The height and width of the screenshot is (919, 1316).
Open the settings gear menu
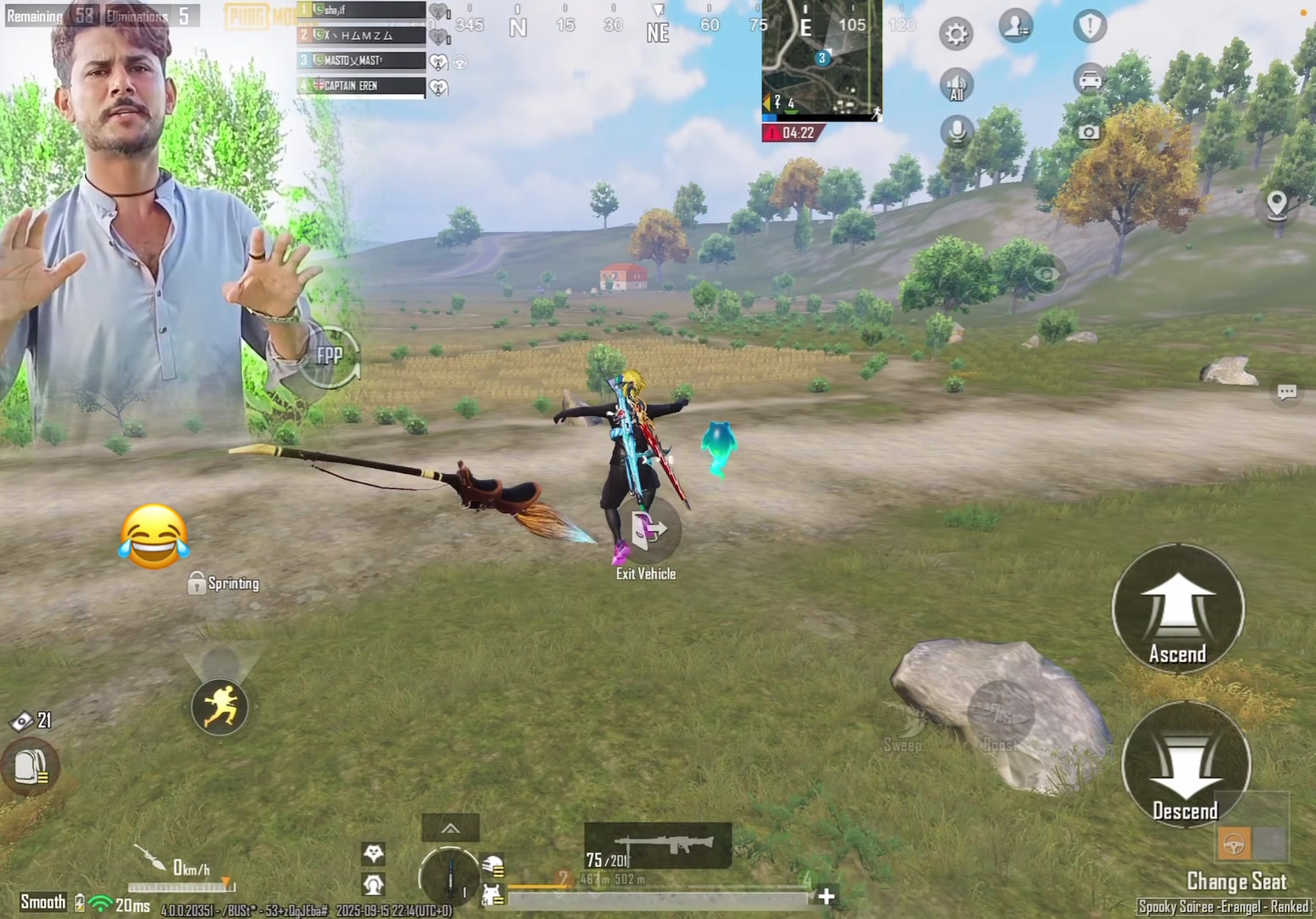956,34
